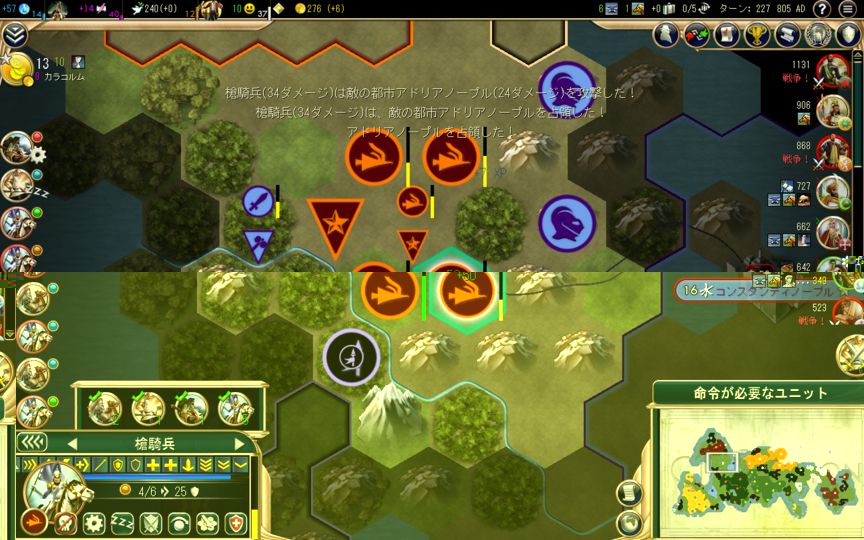Open the カラコルム research in progress icon
Screen dimensions: 864x540
pos(15,70)
